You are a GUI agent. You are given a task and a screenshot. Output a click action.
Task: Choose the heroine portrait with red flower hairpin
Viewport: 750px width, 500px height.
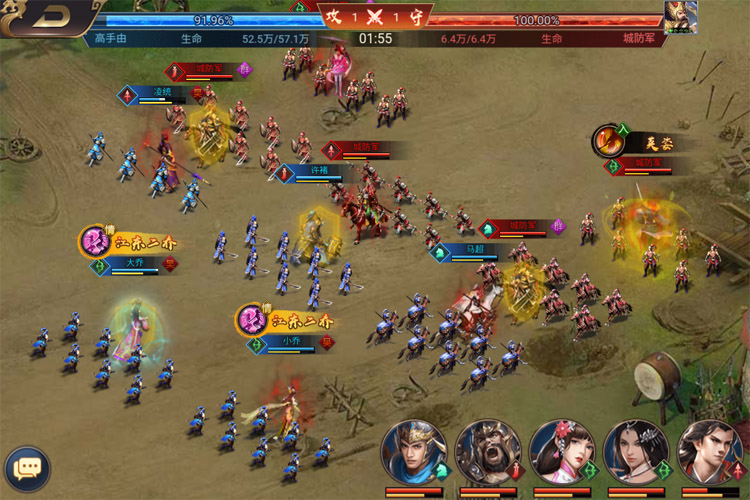[561, 452]
